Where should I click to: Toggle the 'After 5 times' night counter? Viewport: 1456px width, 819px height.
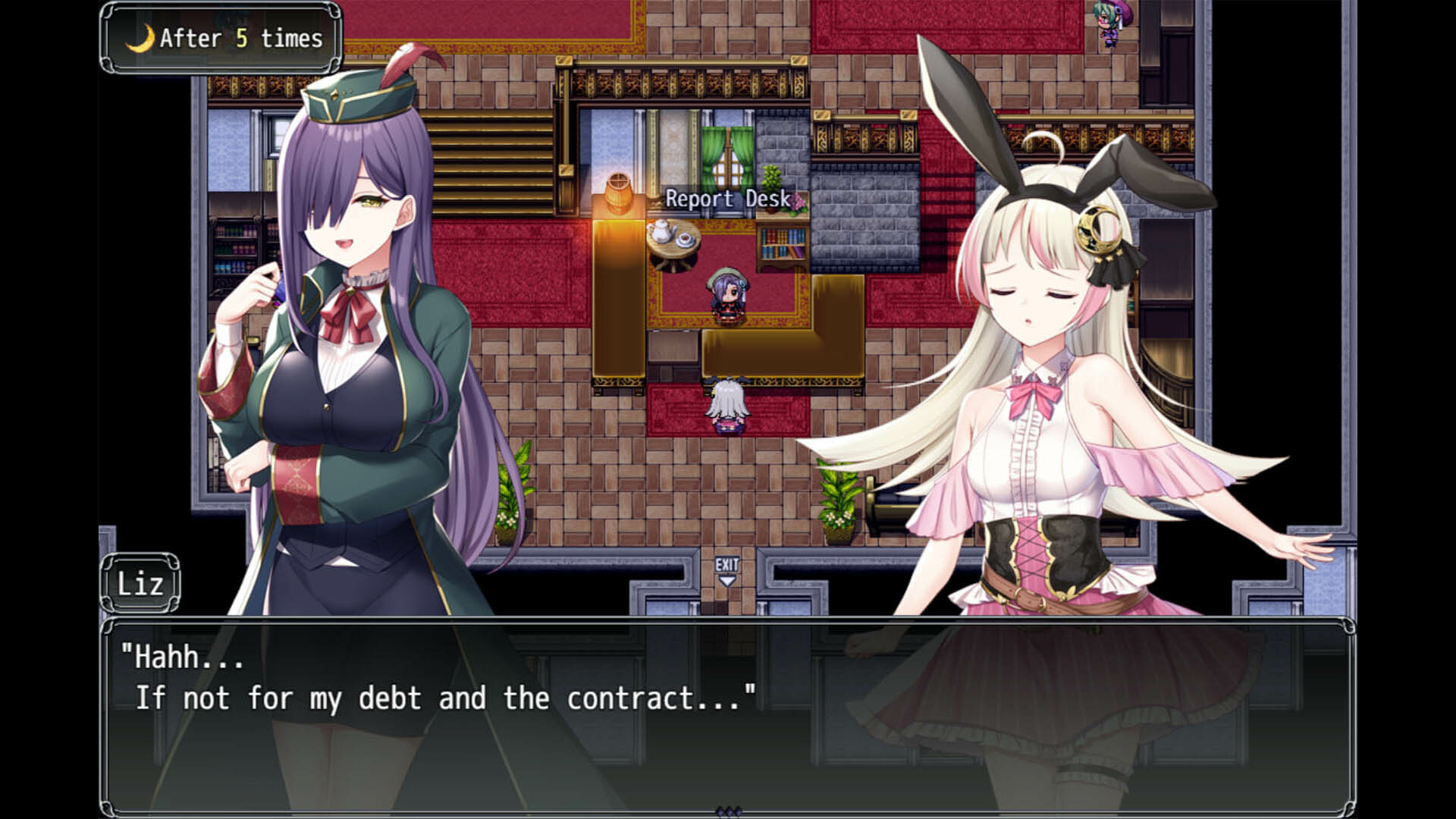(x=220, y=37)
